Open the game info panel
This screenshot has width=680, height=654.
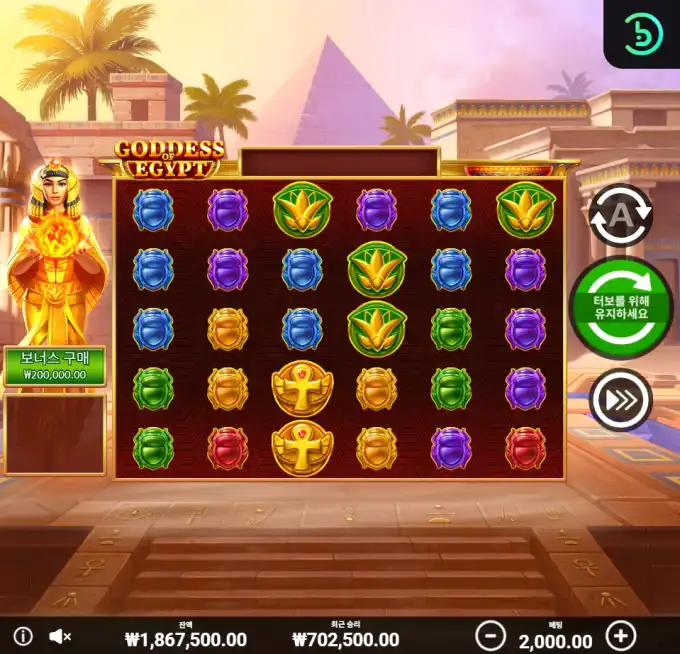tap(24, 636)
